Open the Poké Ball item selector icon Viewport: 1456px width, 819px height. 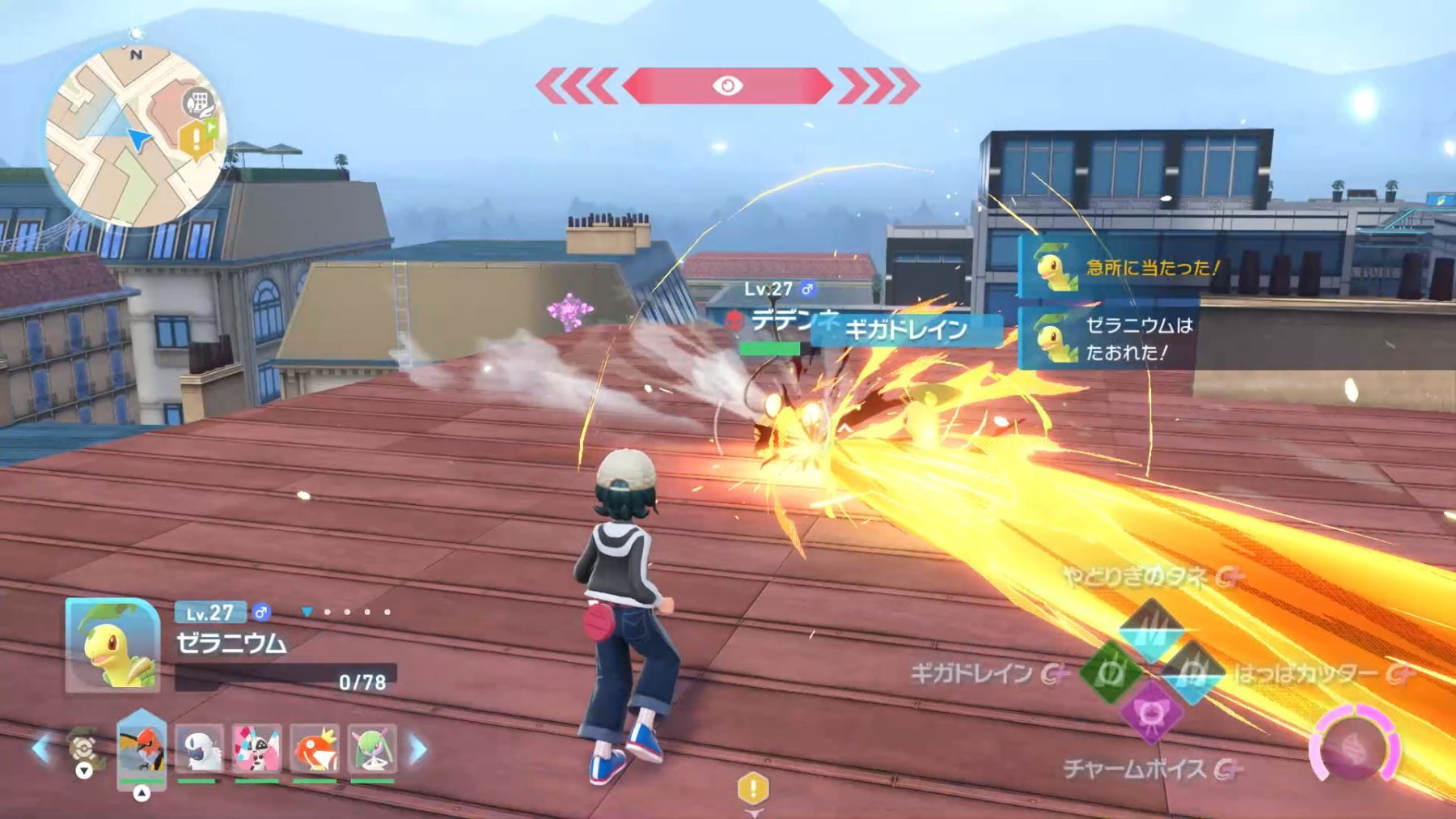pyautogui.click(x=83, y=750)
